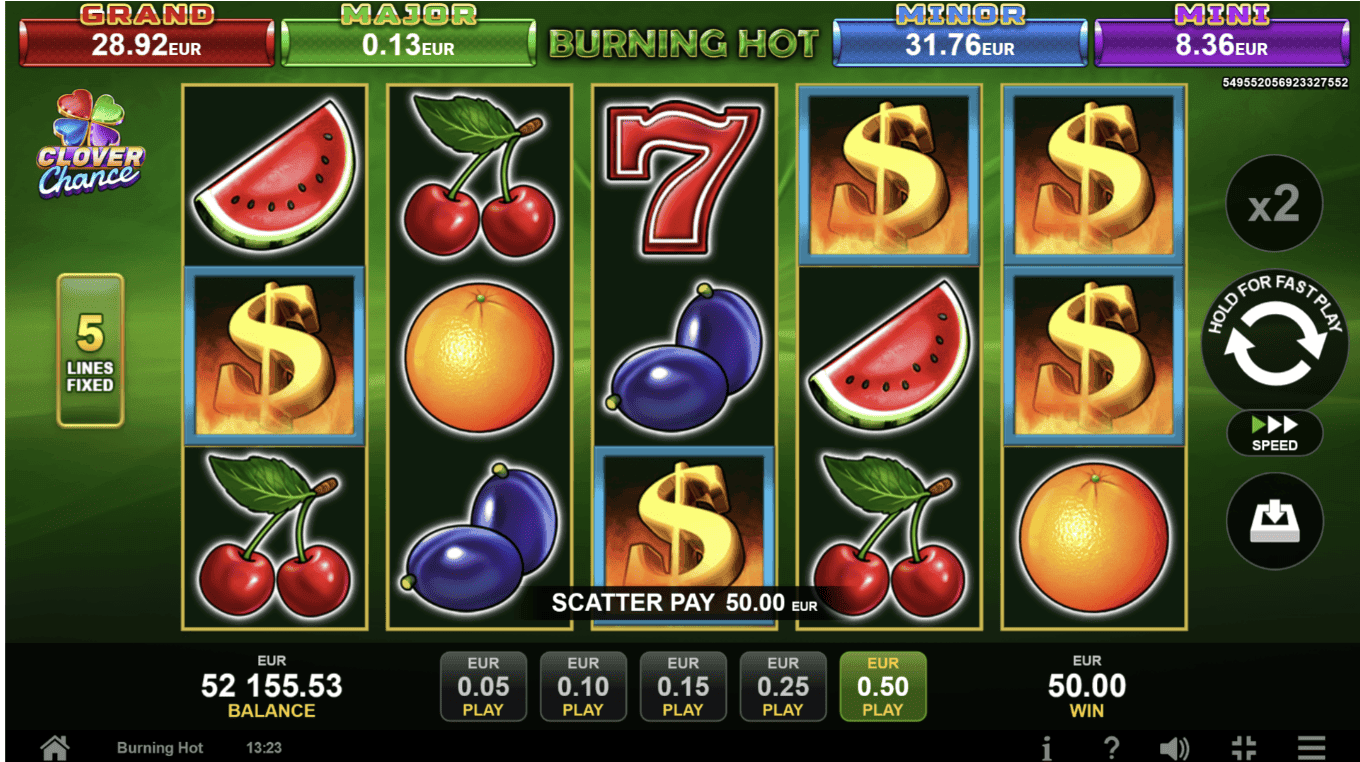Open the Clover Chance logo
Screen dimensions: 1360x762
[x=90, y=145]
